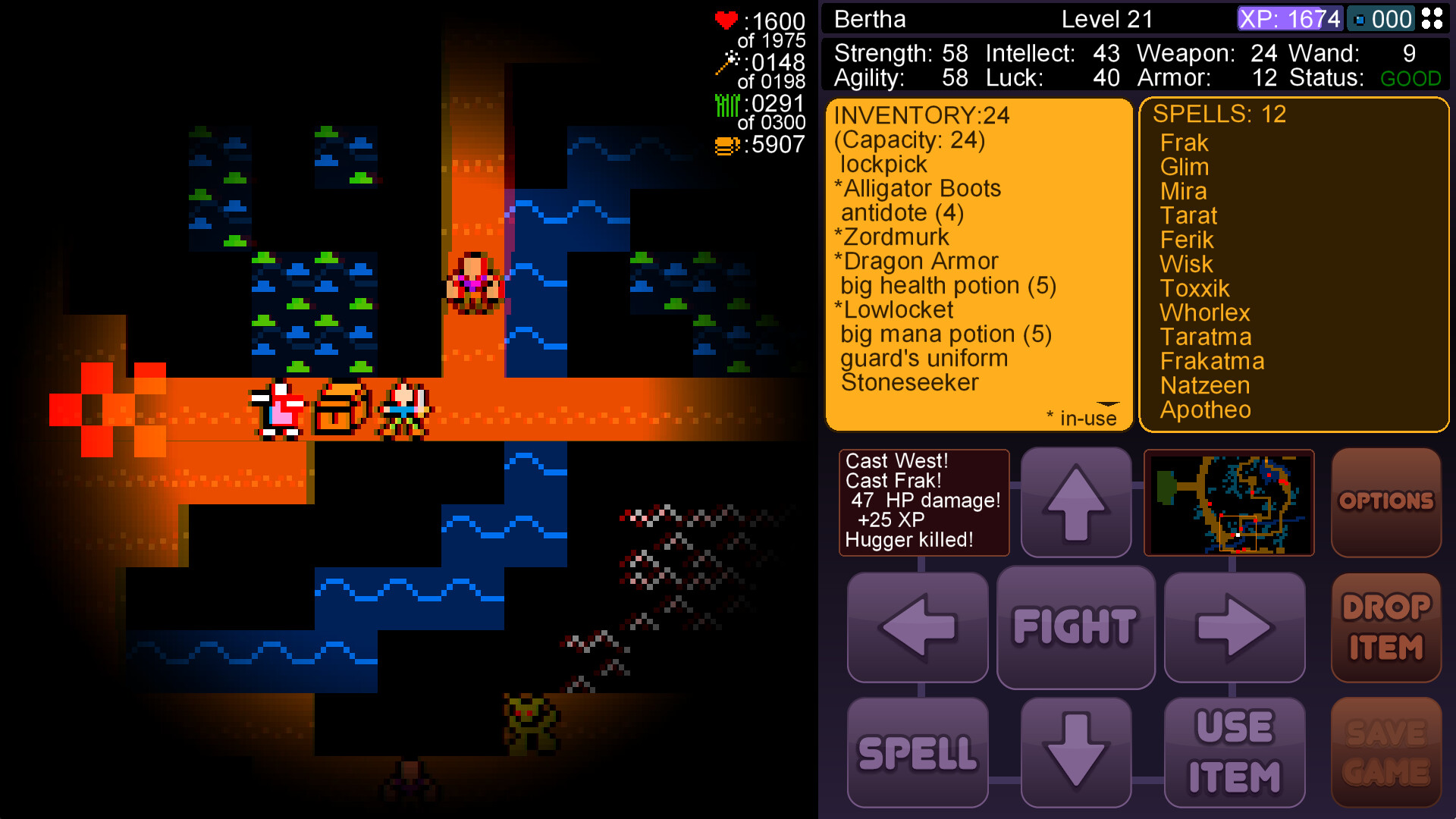Open the SPELL casting menu
The width and height of the screenshot is (1456, 819).
pos(918,752)
